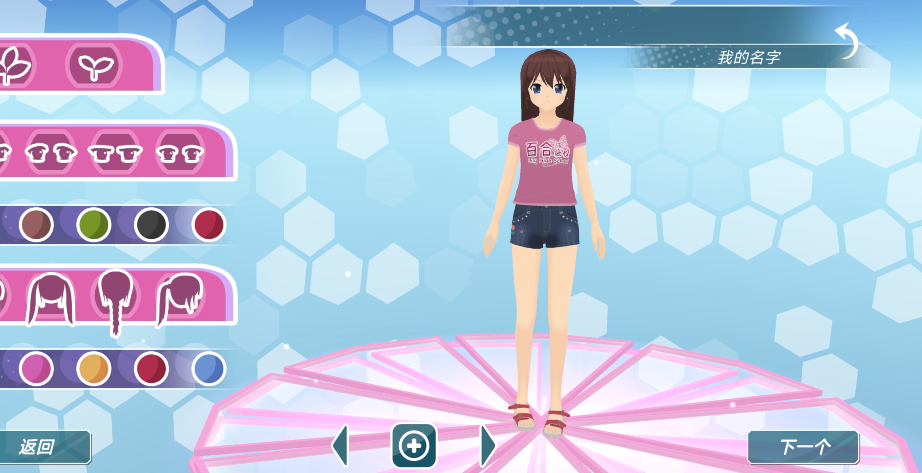
Task: Pick the blue color swatch
Action: pyautogui.click(x=209, y=368)
